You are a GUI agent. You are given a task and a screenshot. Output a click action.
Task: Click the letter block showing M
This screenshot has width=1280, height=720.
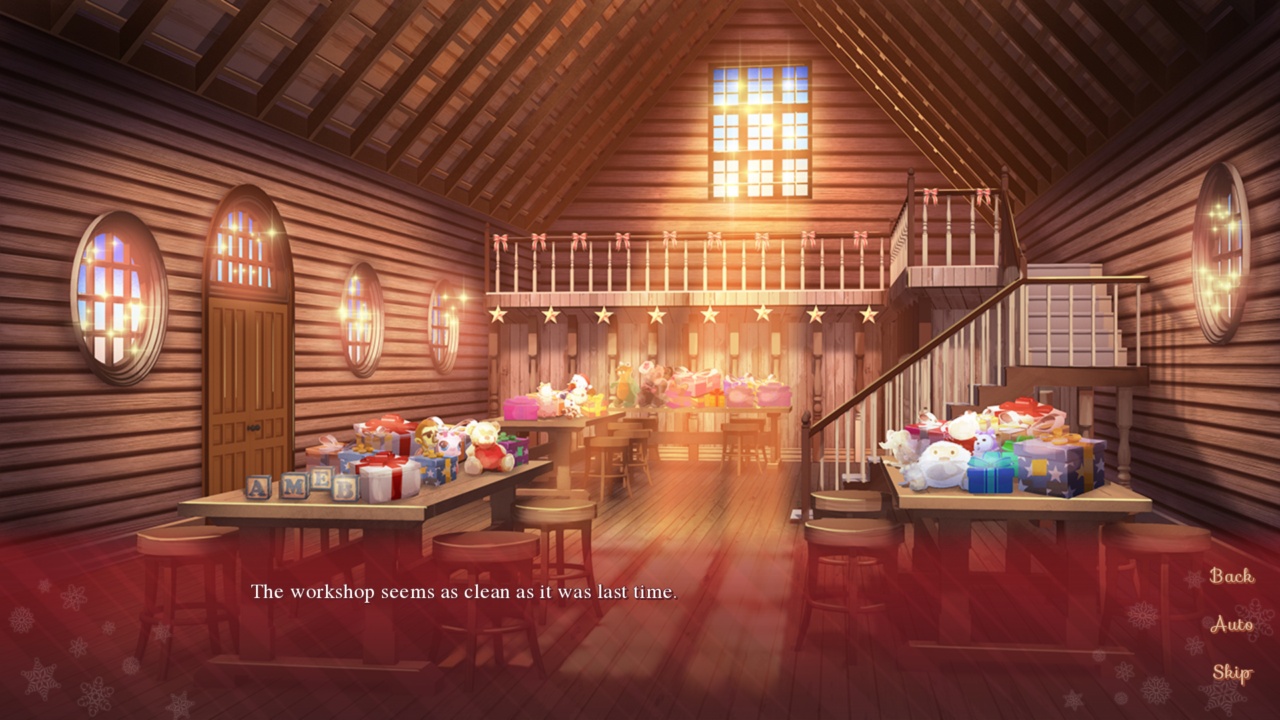click(294, 487)
